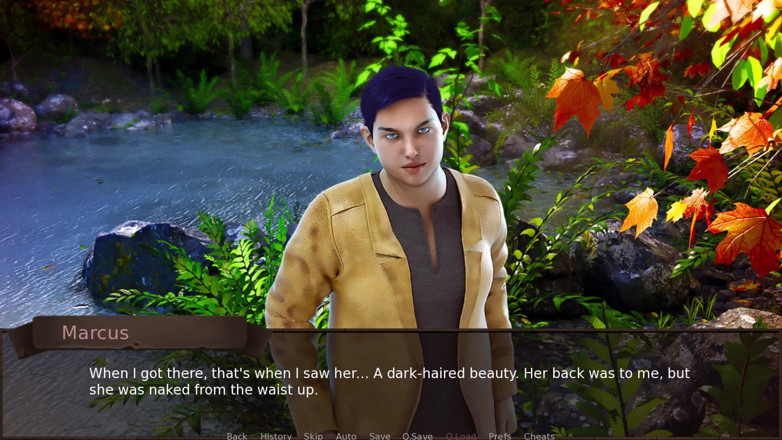Viewport: 782px width, 440px height.
Task: Activate Skip to fast-forward dialogue
Action: click(x=313, y=435)
